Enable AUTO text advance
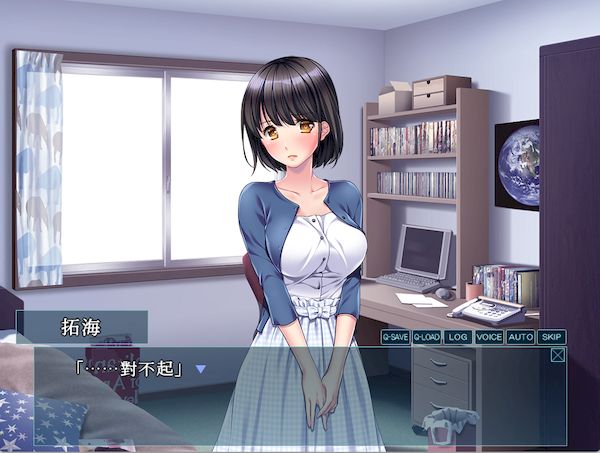 520,337
